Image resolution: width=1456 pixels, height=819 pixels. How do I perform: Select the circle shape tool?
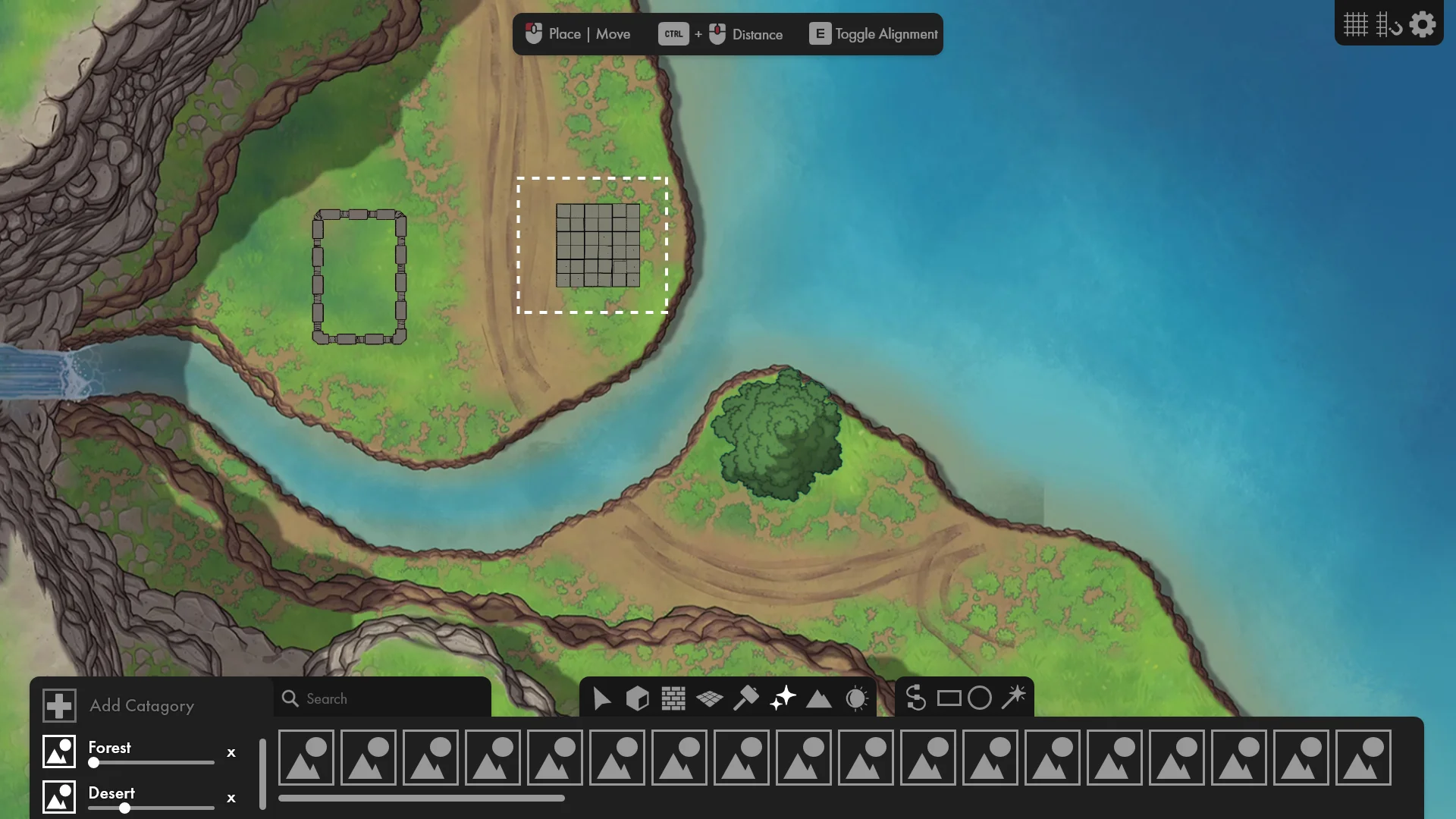pos(980,698)
